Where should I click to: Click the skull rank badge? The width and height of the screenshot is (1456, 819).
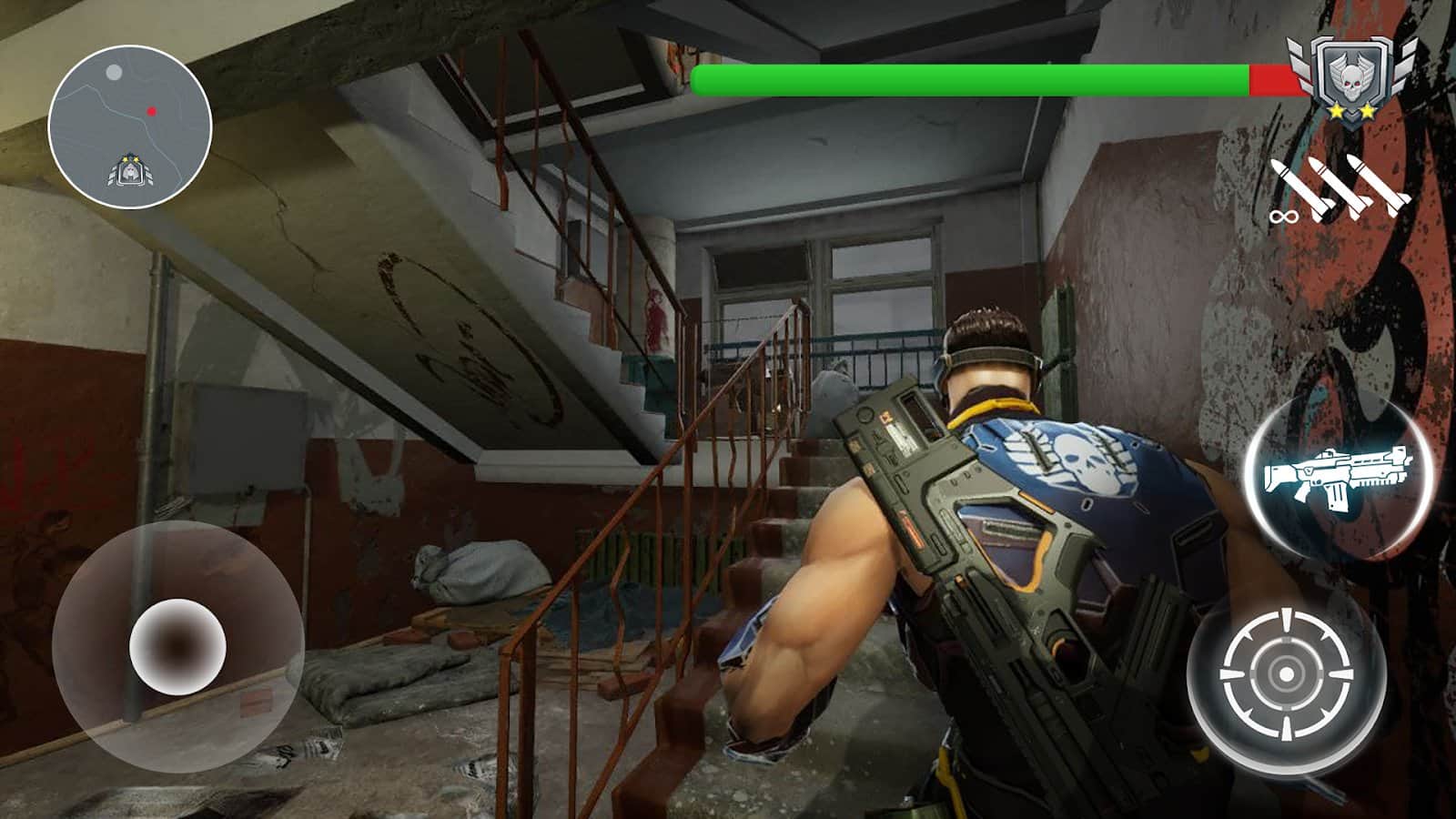tap(1351, 78)
